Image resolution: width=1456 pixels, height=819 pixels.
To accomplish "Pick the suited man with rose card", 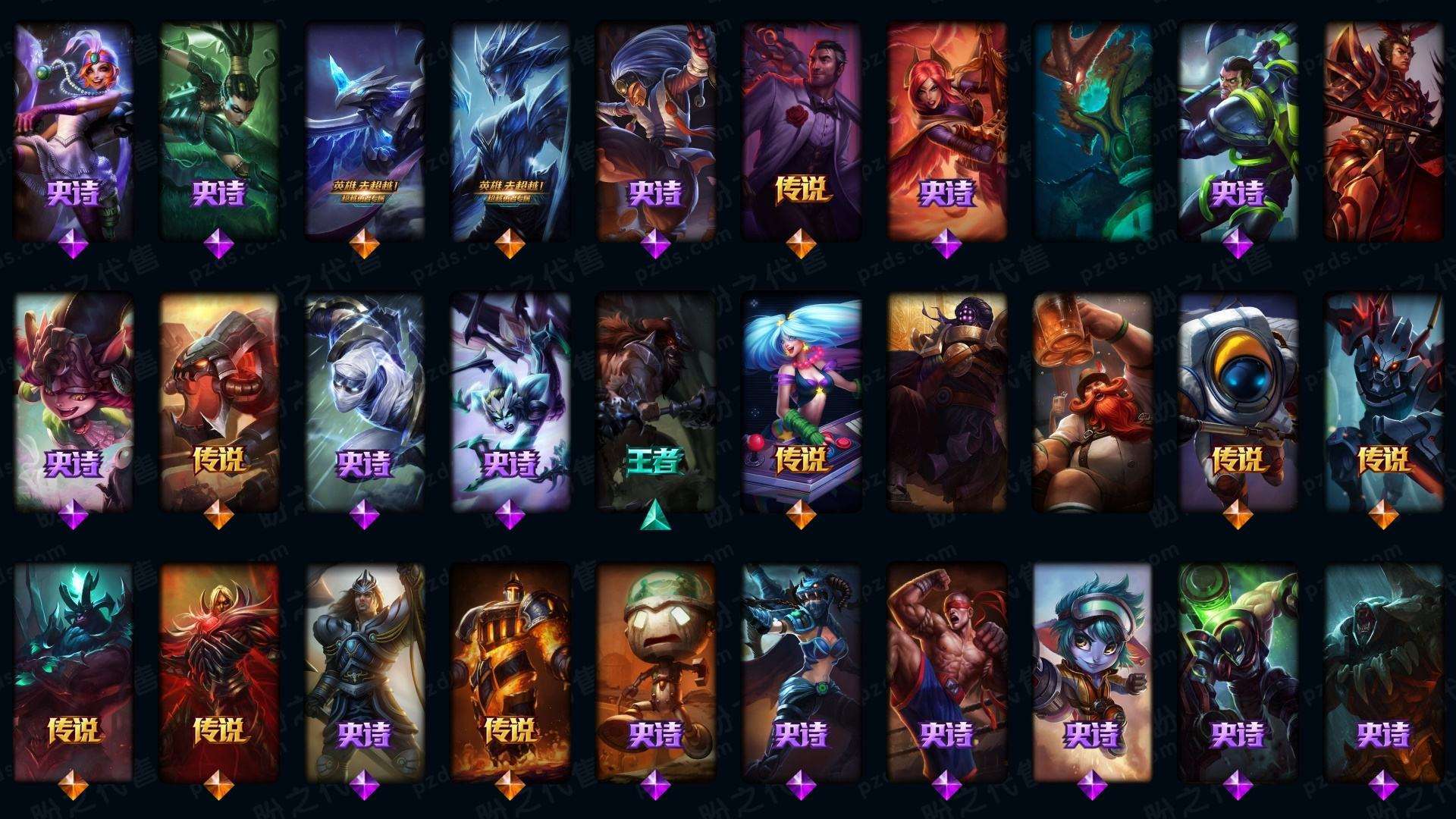I will click(x=801, y=129).
